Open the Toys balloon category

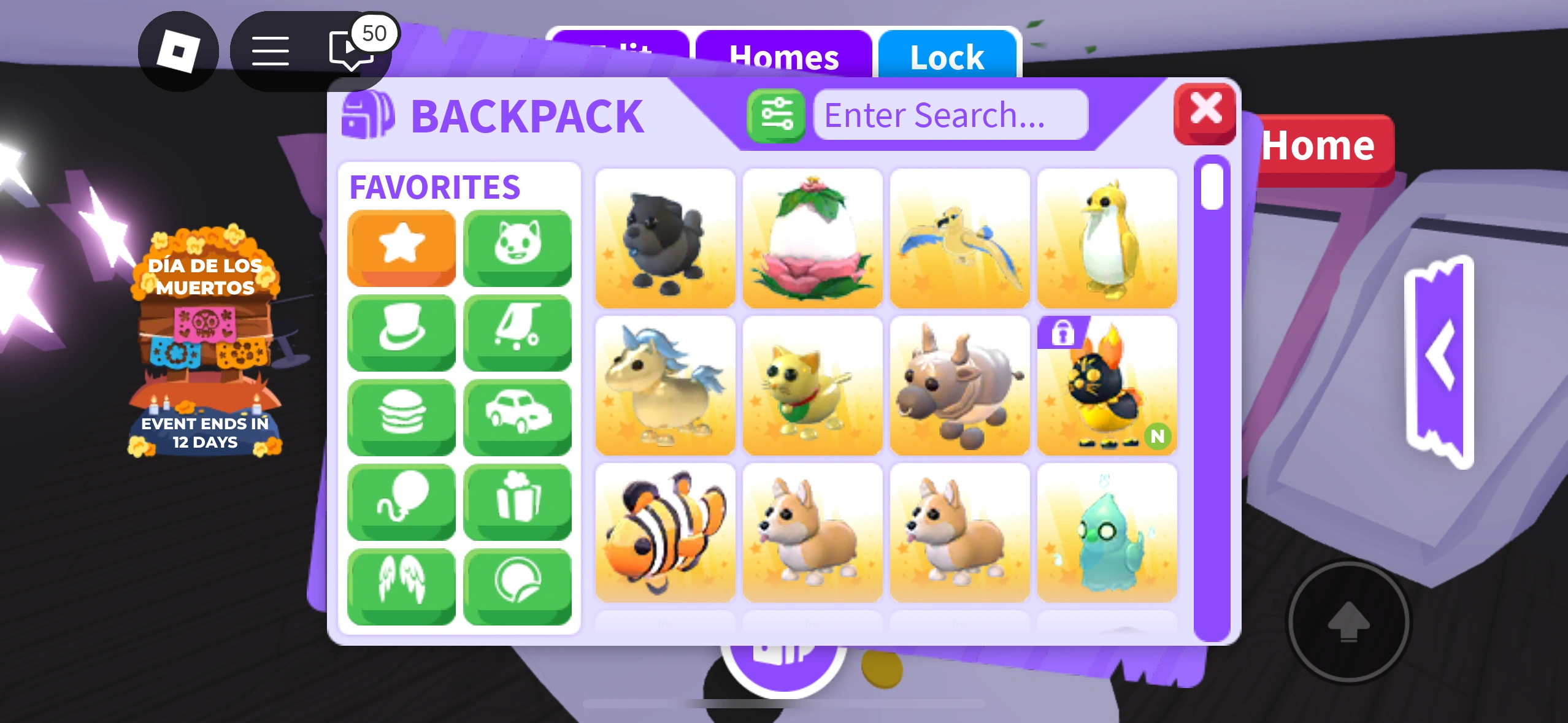[x=402, y=500]
